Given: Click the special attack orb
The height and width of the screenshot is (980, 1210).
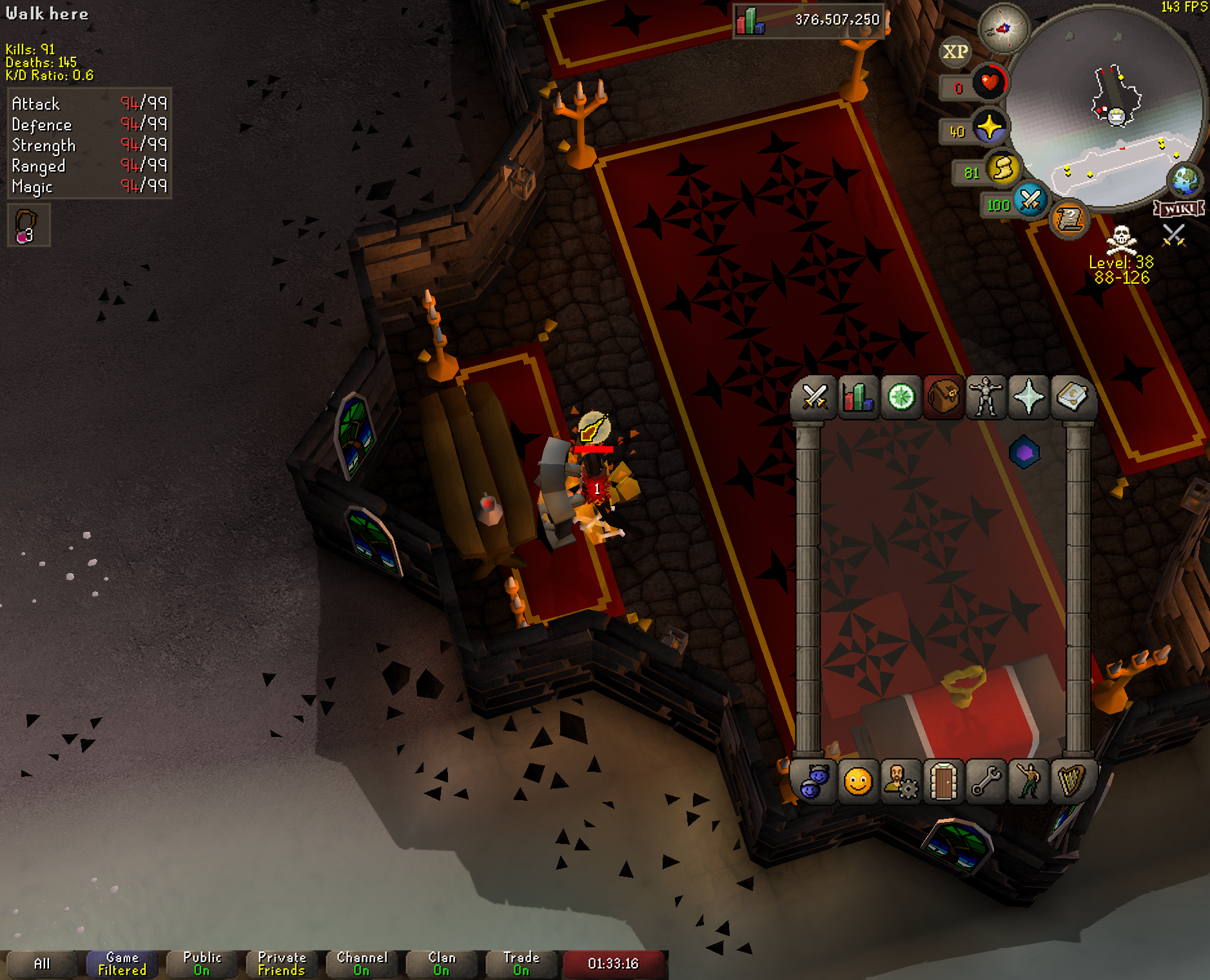Looking at the screenshot, I should (x=1029, y=201).
